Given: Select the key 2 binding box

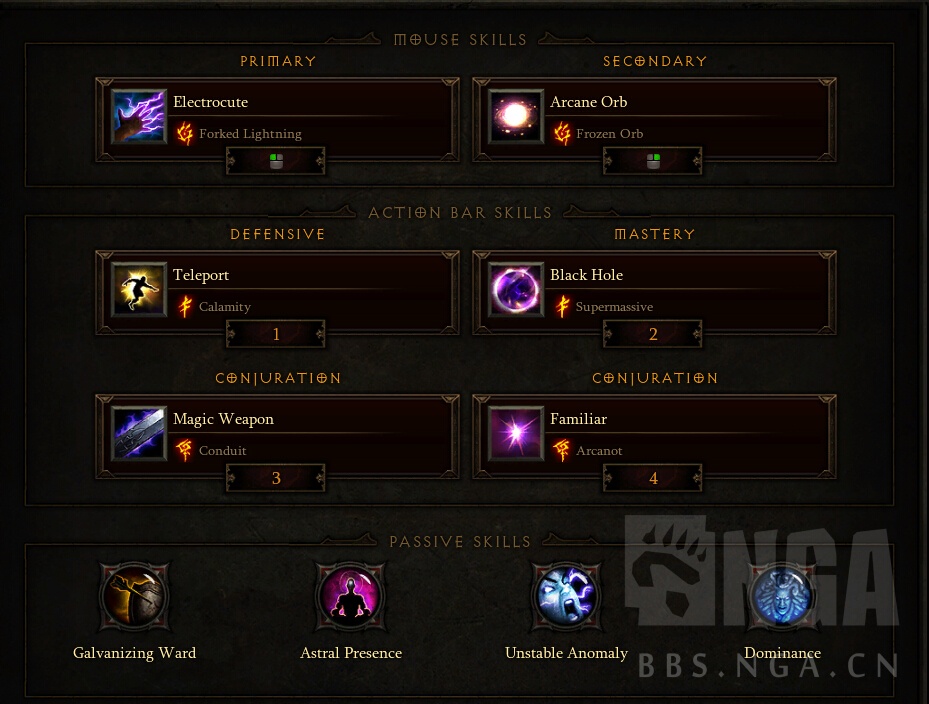Looking at the screenshot, I should [x=653, y=334].
